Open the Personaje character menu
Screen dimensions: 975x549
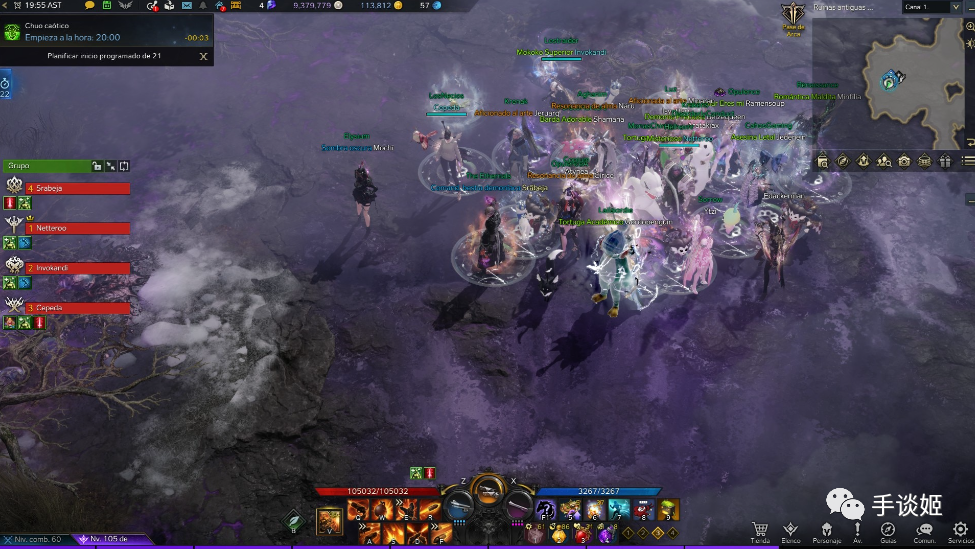pos(826,530)
